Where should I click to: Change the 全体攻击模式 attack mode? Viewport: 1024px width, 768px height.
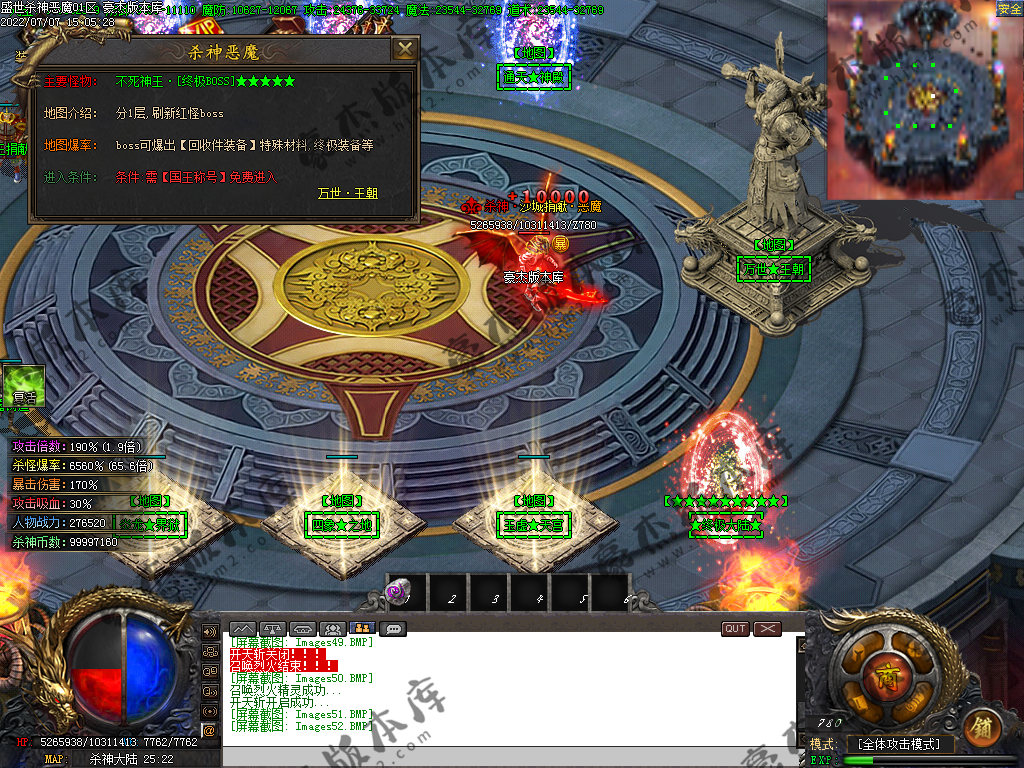pos(899,744)
